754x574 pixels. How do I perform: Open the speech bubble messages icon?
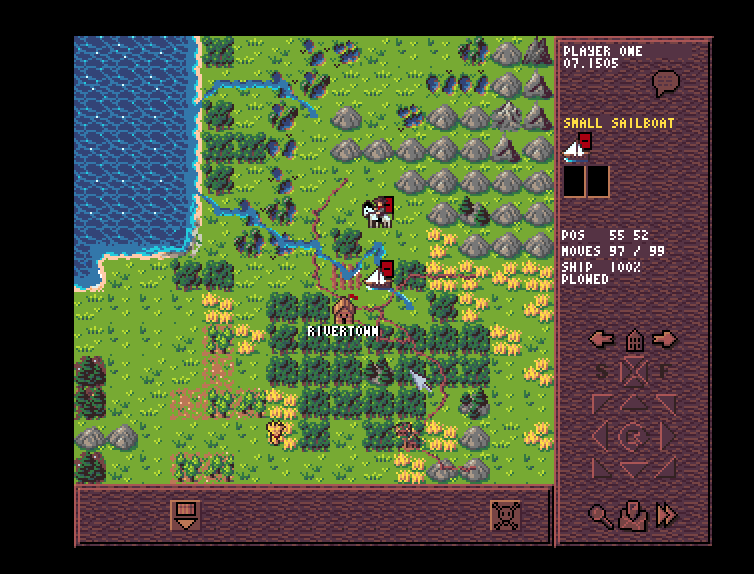tap(665, 83)
